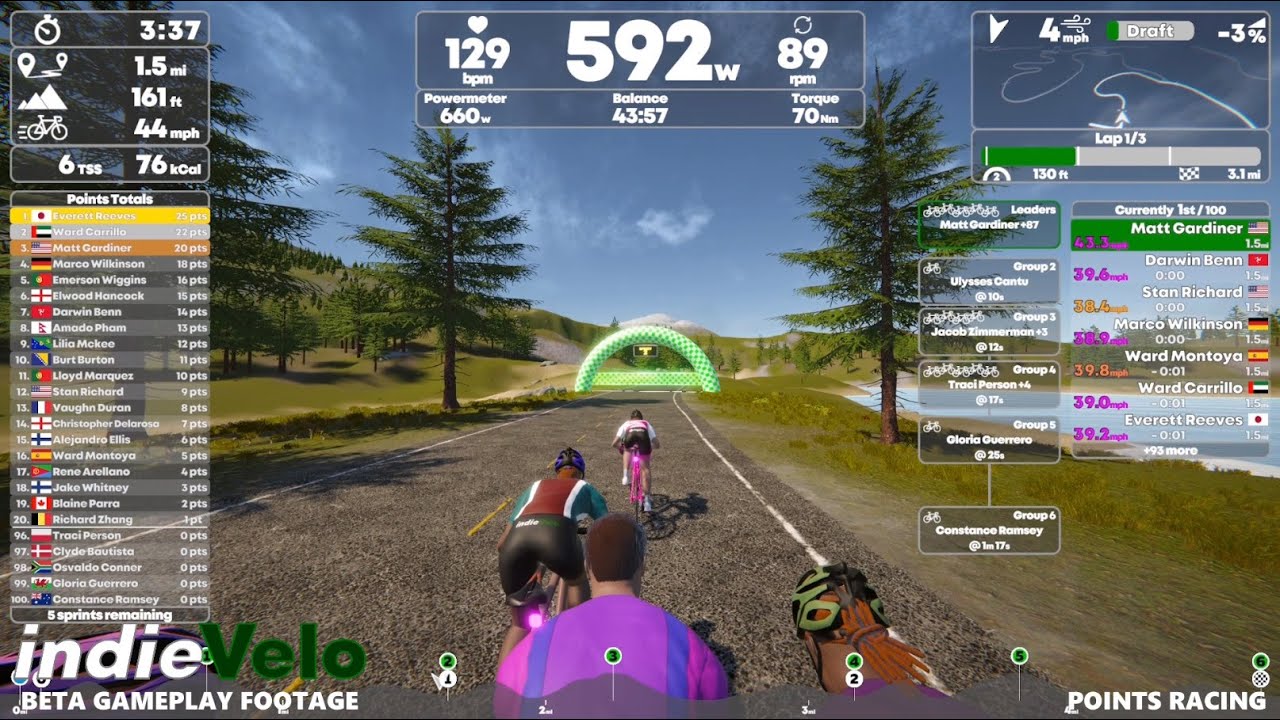The image size is (1280, 720).
Task: Expand the +93 more riders entry
Action: [x=1169, y=451]
